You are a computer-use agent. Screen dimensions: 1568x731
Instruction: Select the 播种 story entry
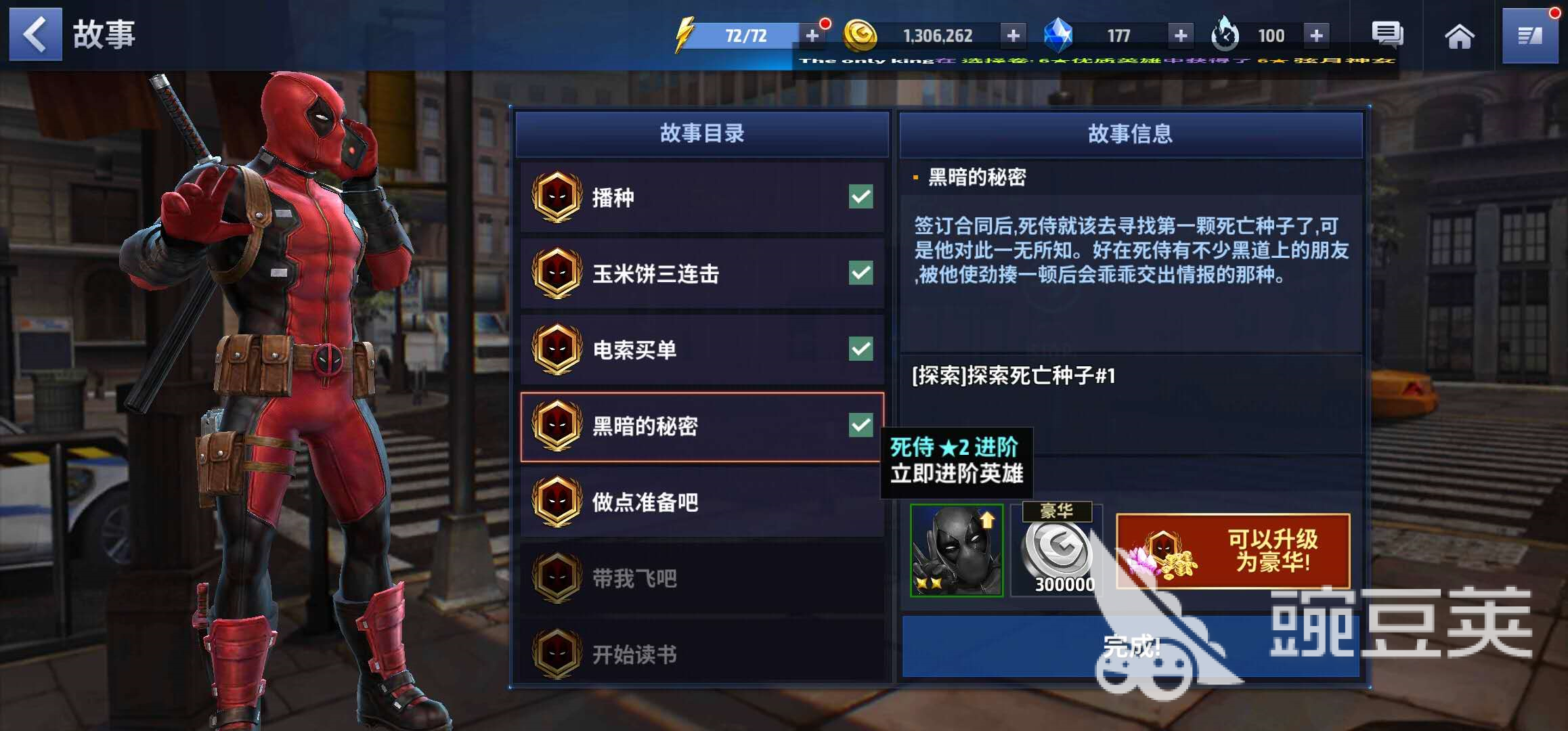pos(702,198)
